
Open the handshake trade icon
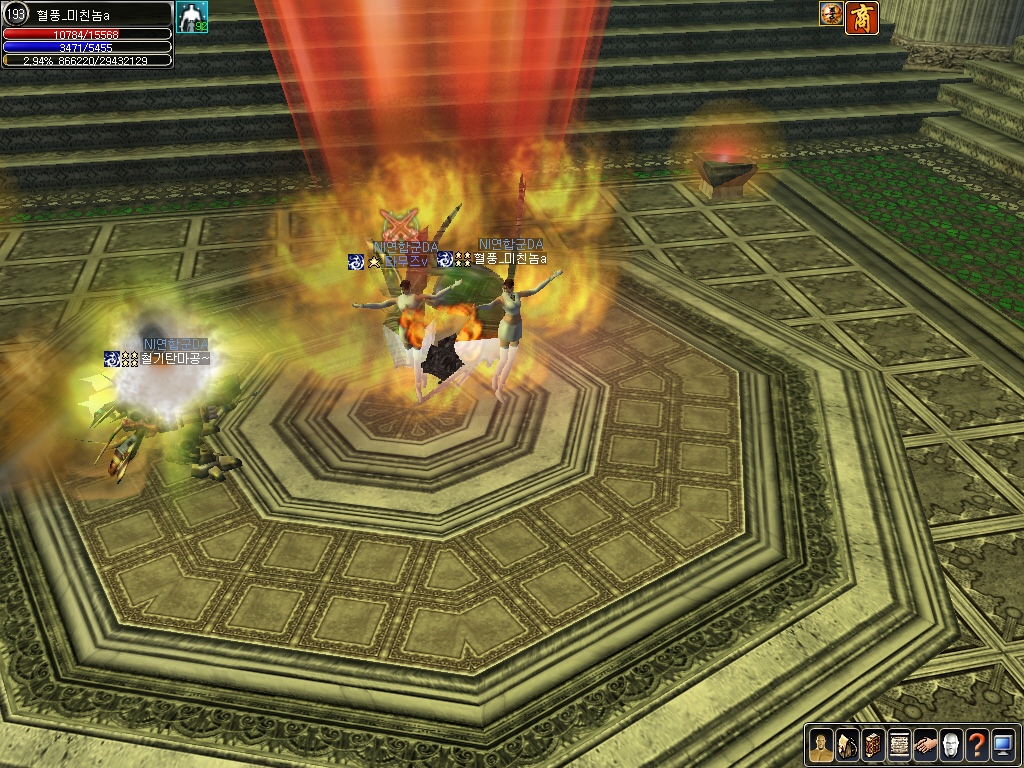click(925, 745)
